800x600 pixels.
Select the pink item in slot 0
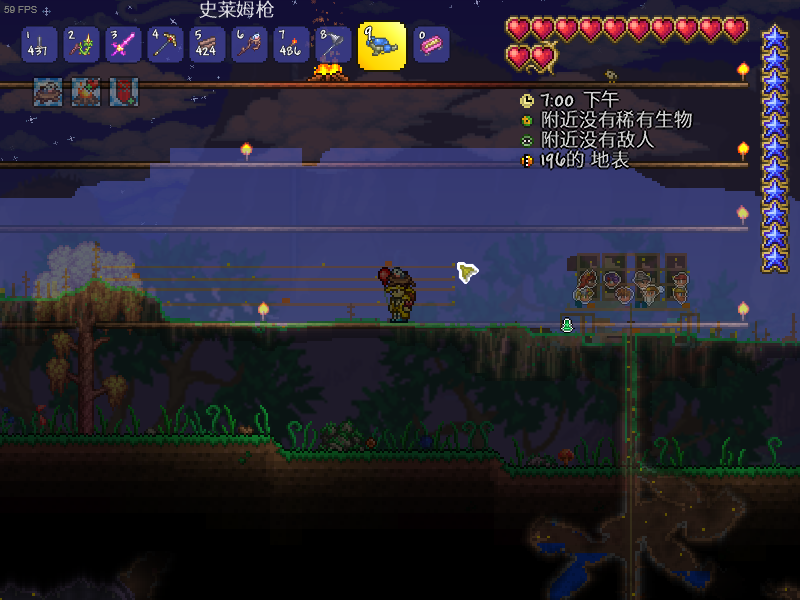coord(431,45)
